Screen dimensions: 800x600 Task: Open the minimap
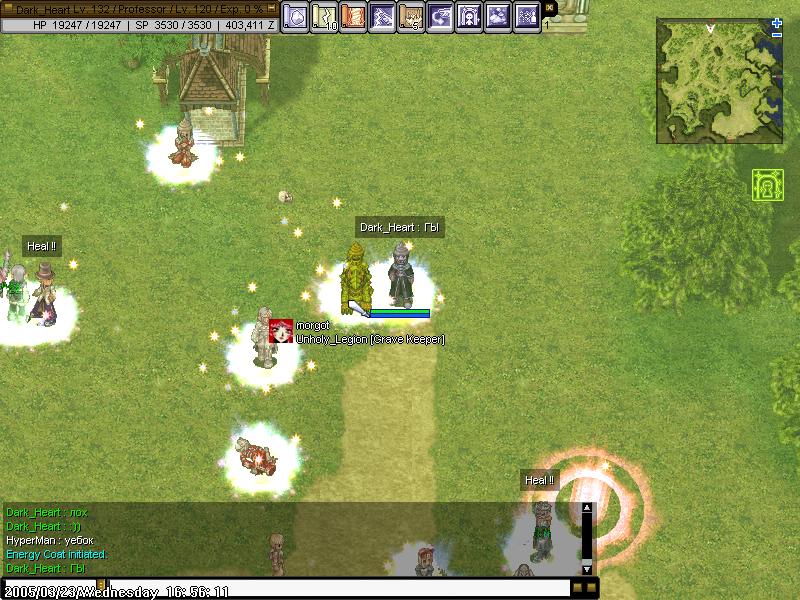click(x=719, y=80)
